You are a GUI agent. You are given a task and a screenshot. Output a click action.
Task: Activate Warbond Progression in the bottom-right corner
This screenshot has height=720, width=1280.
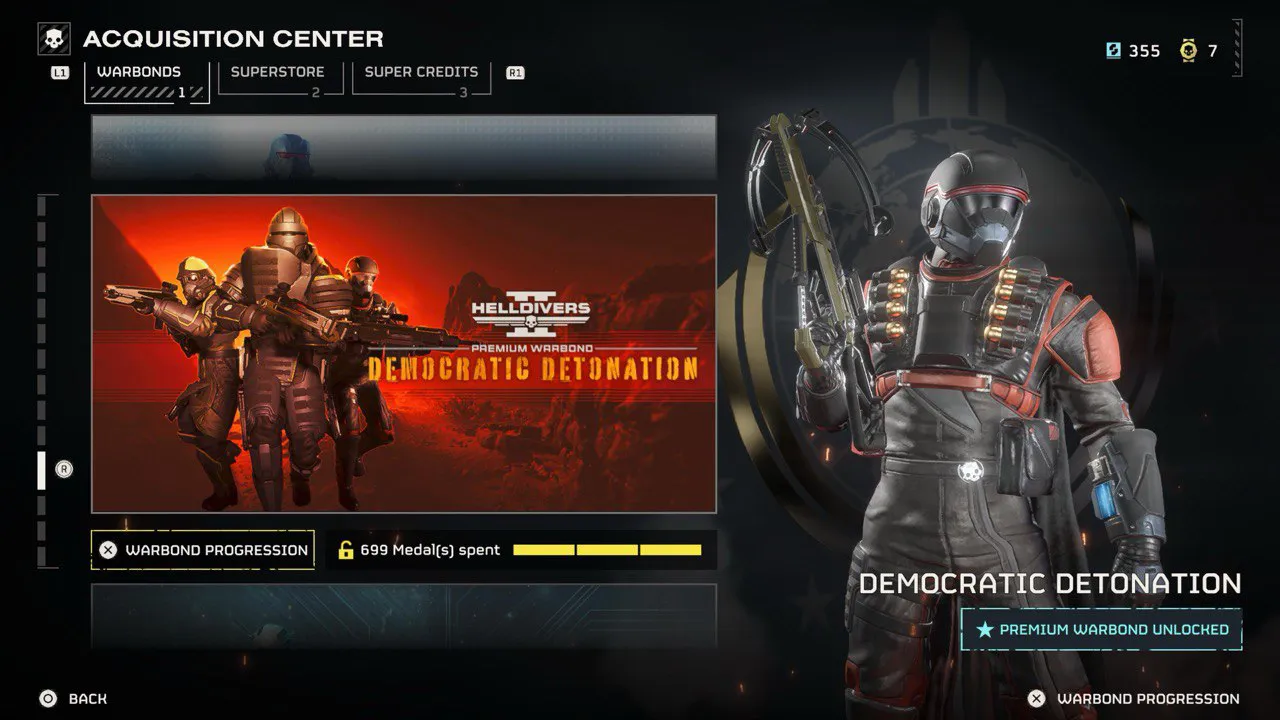1136,699
